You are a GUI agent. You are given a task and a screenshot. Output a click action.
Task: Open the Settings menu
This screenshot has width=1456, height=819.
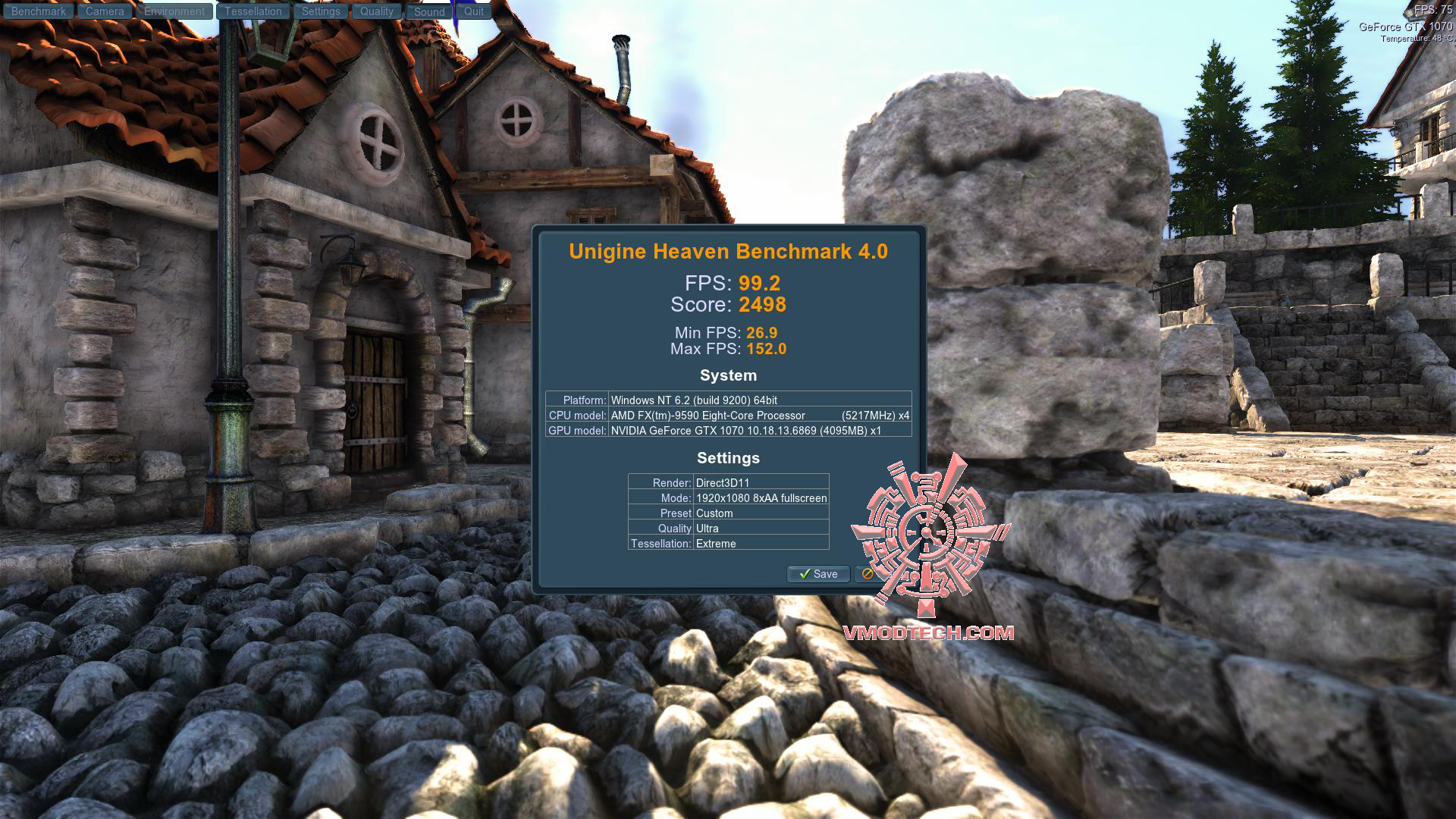[321, 11]
